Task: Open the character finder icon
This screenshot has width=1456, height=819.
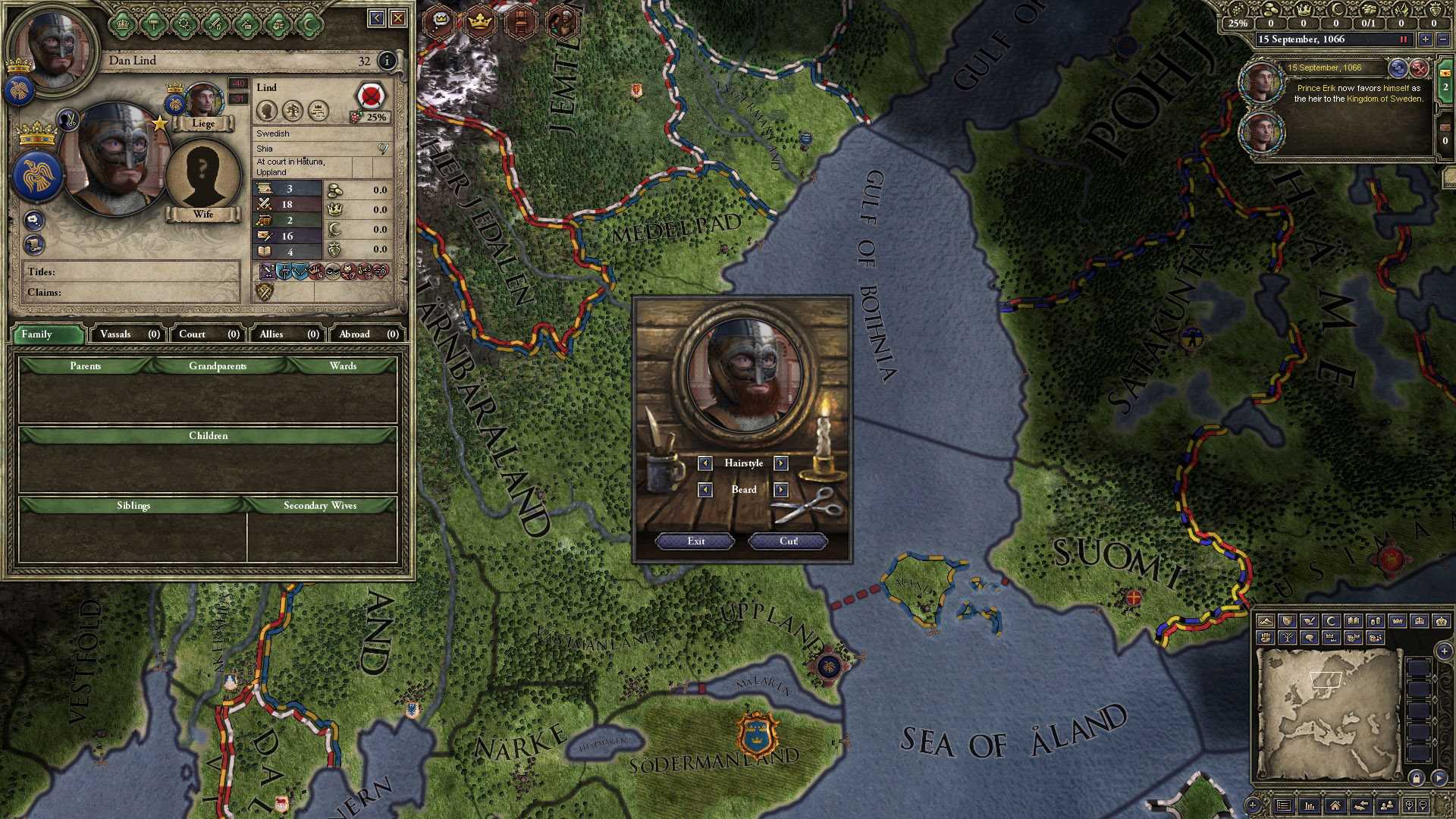Action: tap(1386, 804)
